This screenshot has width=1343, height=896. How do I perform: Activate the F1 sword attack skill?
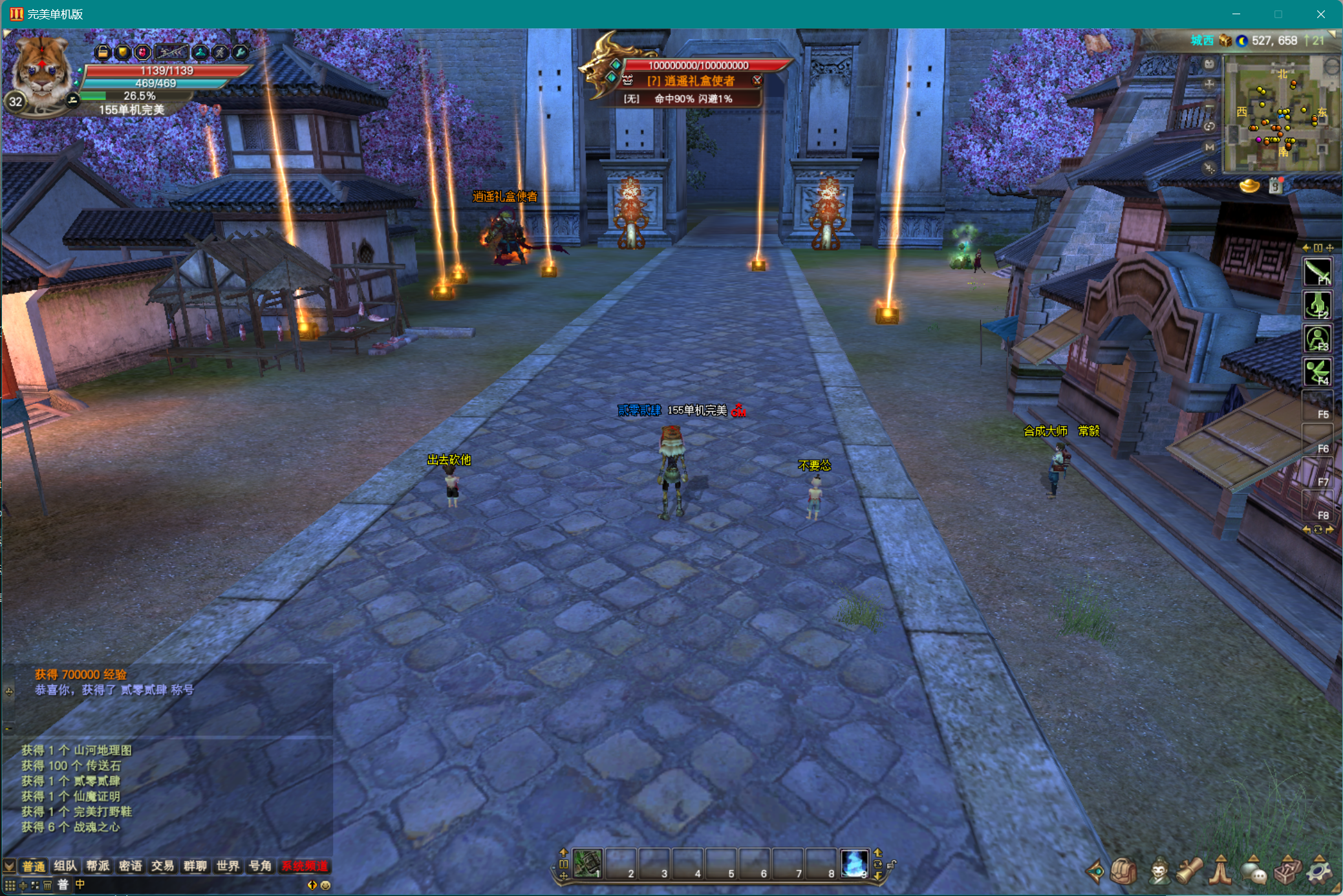pos(1317,272)
